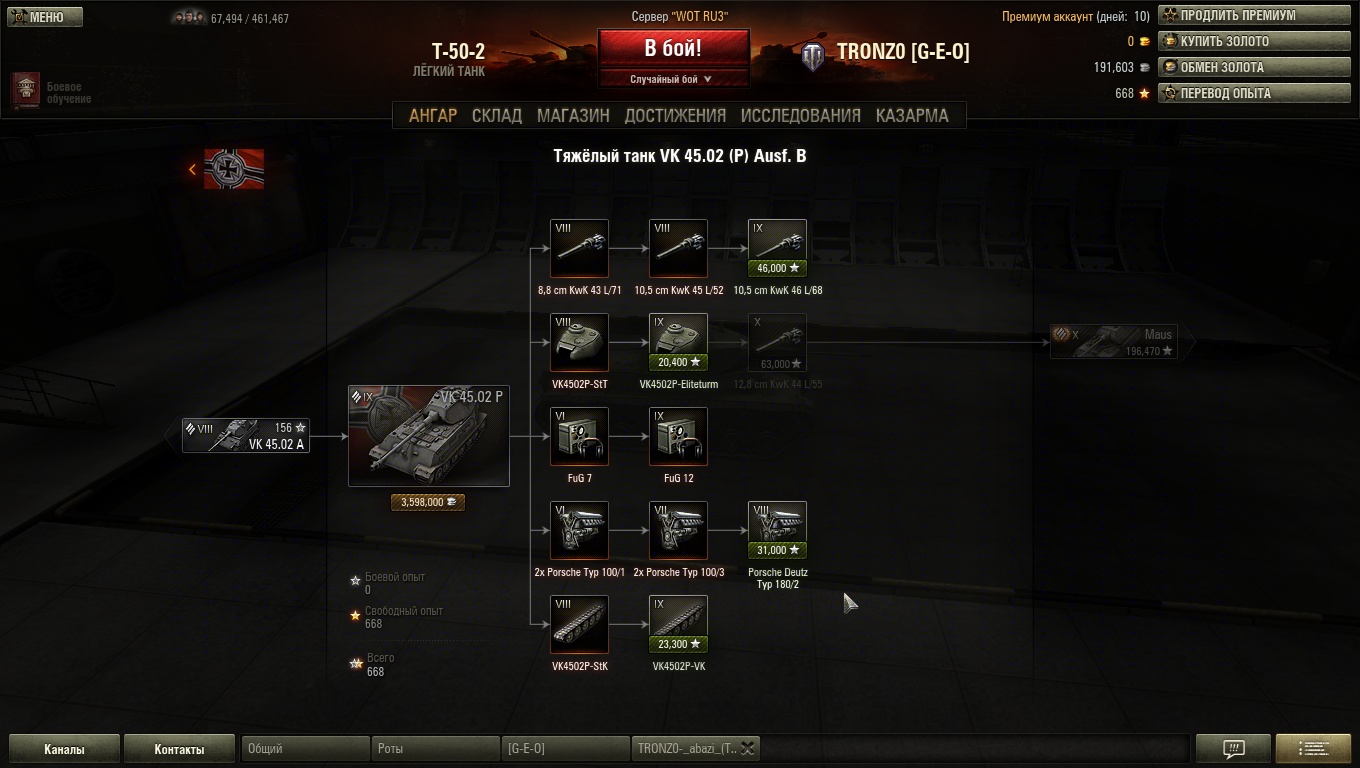This screenshot has width=1360, height=768.
Task: Open the МАГАЗИН tab
Action: (573, 115)
